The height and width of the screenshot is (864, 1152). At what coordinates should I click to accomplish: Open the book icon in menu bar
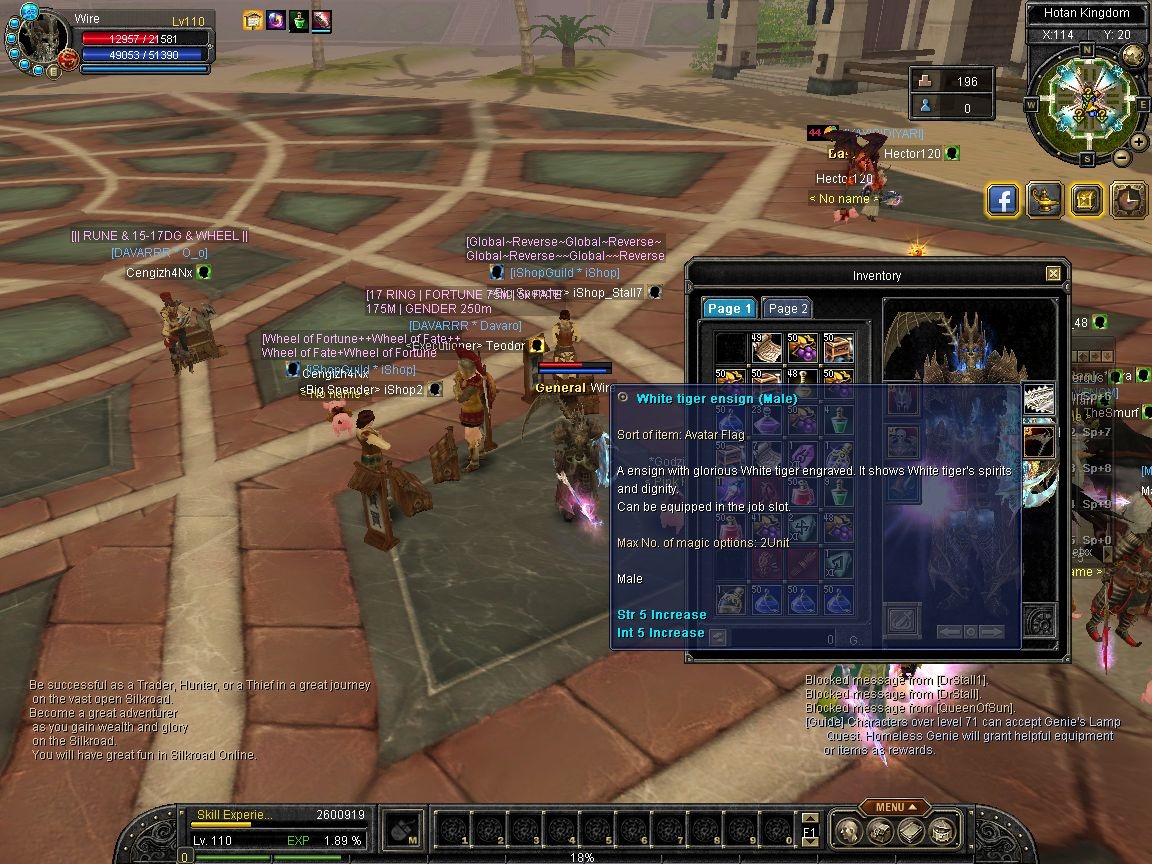pos(910,830)
